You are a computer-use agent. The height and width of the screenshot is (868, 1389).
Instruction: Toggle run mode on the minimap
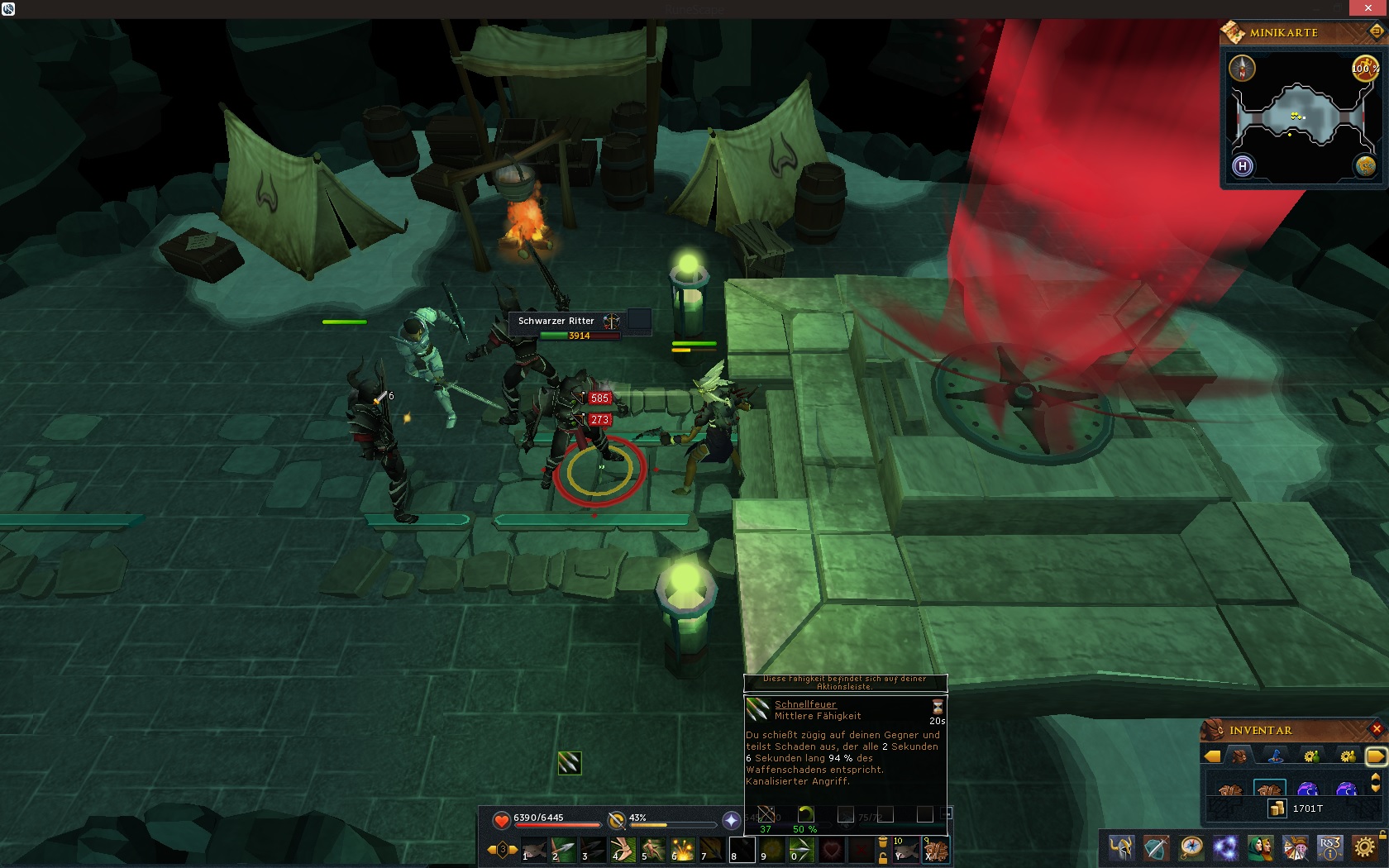[1365, 69]
